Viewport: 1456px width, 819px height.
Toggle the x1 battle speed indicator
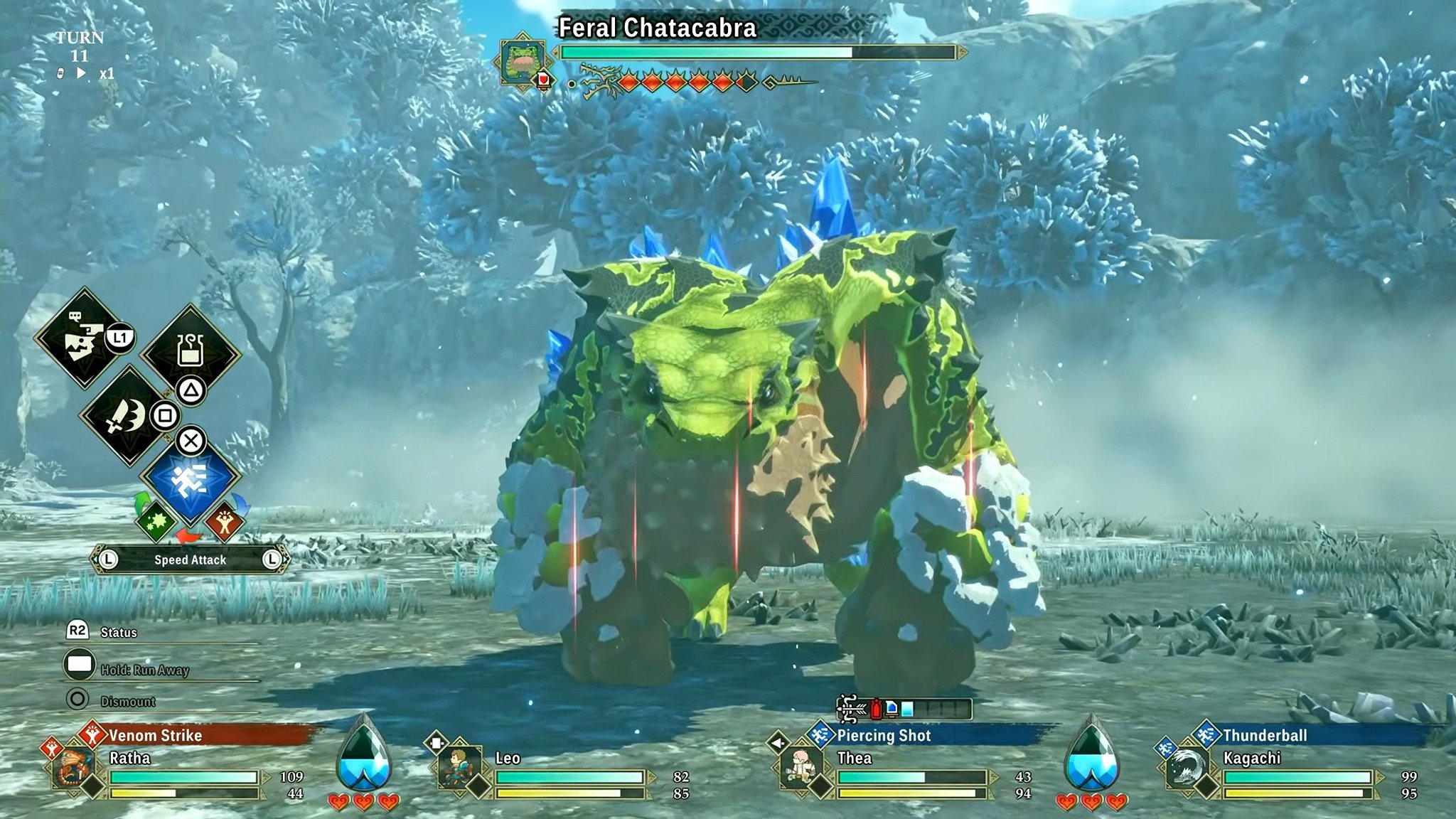[x=106, y=73]
